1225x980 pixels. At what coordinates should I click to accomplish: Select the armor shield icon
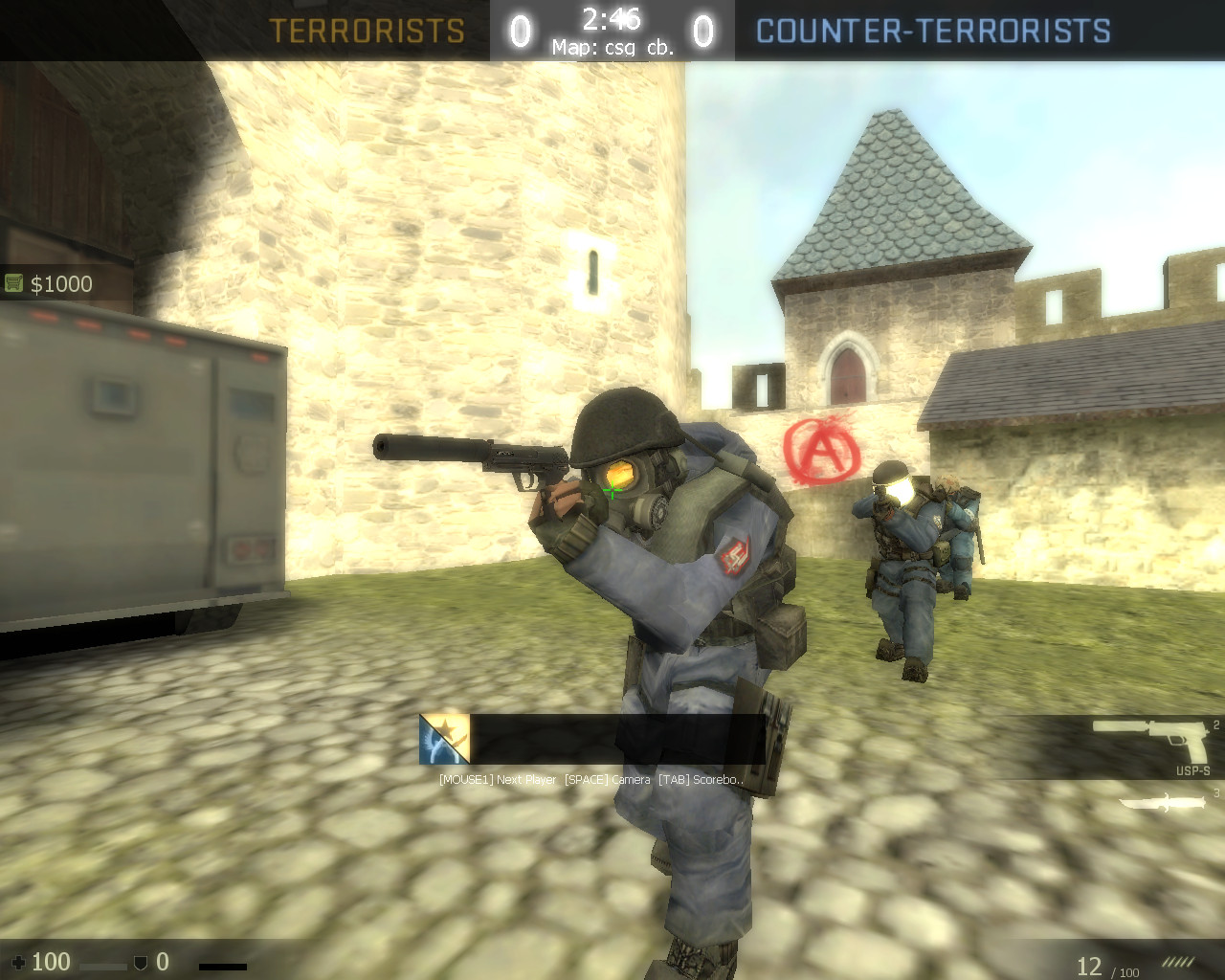click(141, 964)
